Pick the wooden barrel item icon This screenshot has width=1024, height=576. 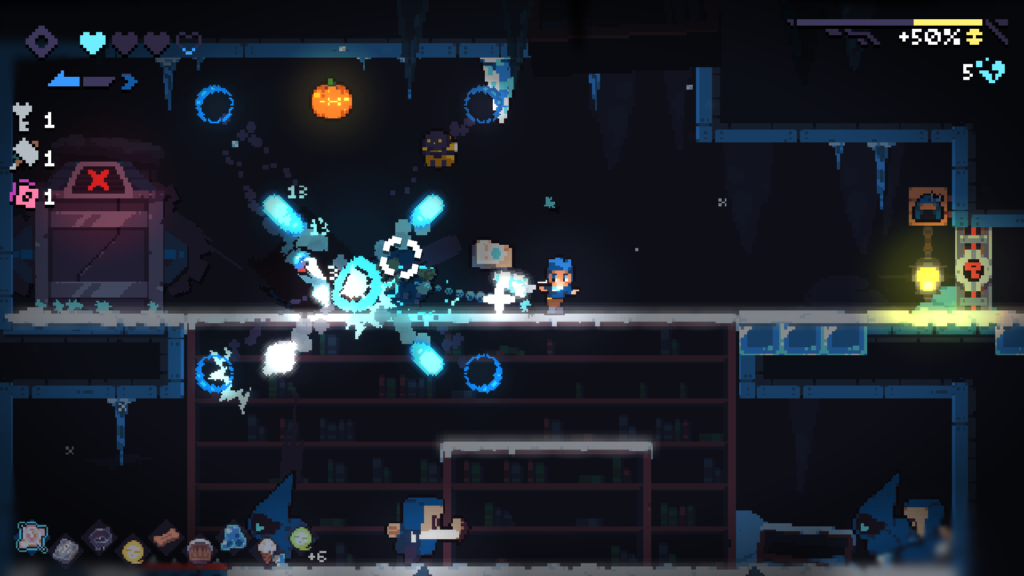tap(200, 549)
